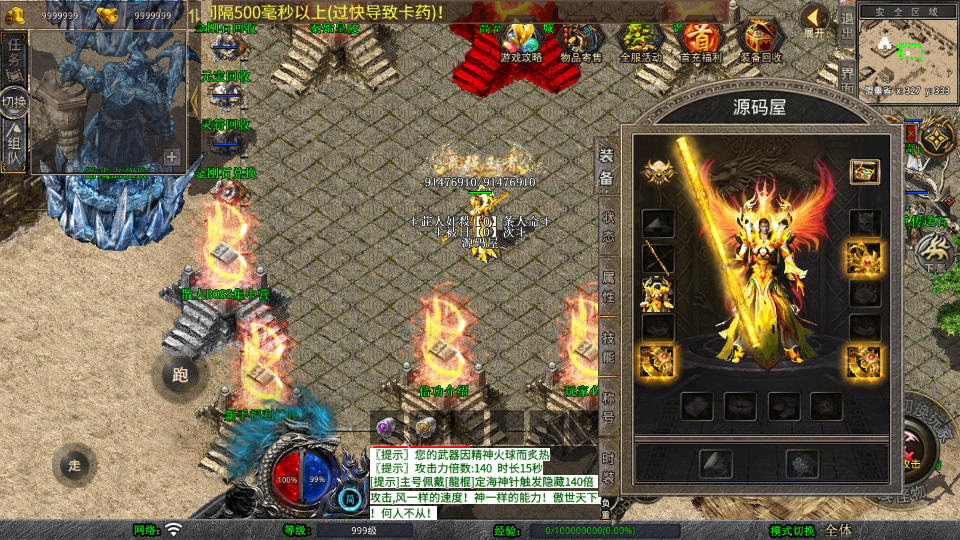Toggle the 展开 expand arrow button

coord(815,20)
